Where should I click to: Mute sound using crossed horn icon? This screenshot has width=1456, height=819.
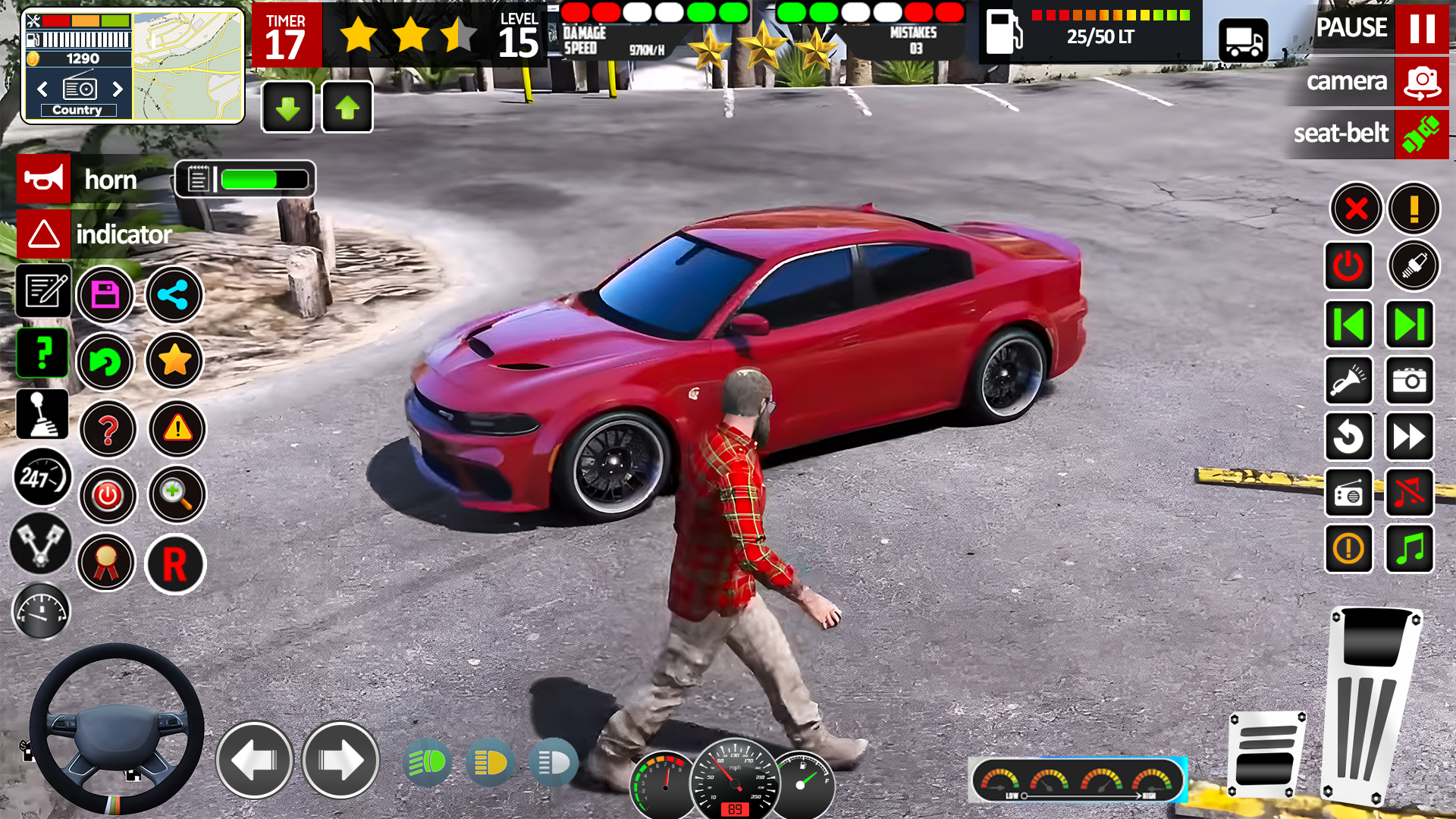(x=1409, y=494)
